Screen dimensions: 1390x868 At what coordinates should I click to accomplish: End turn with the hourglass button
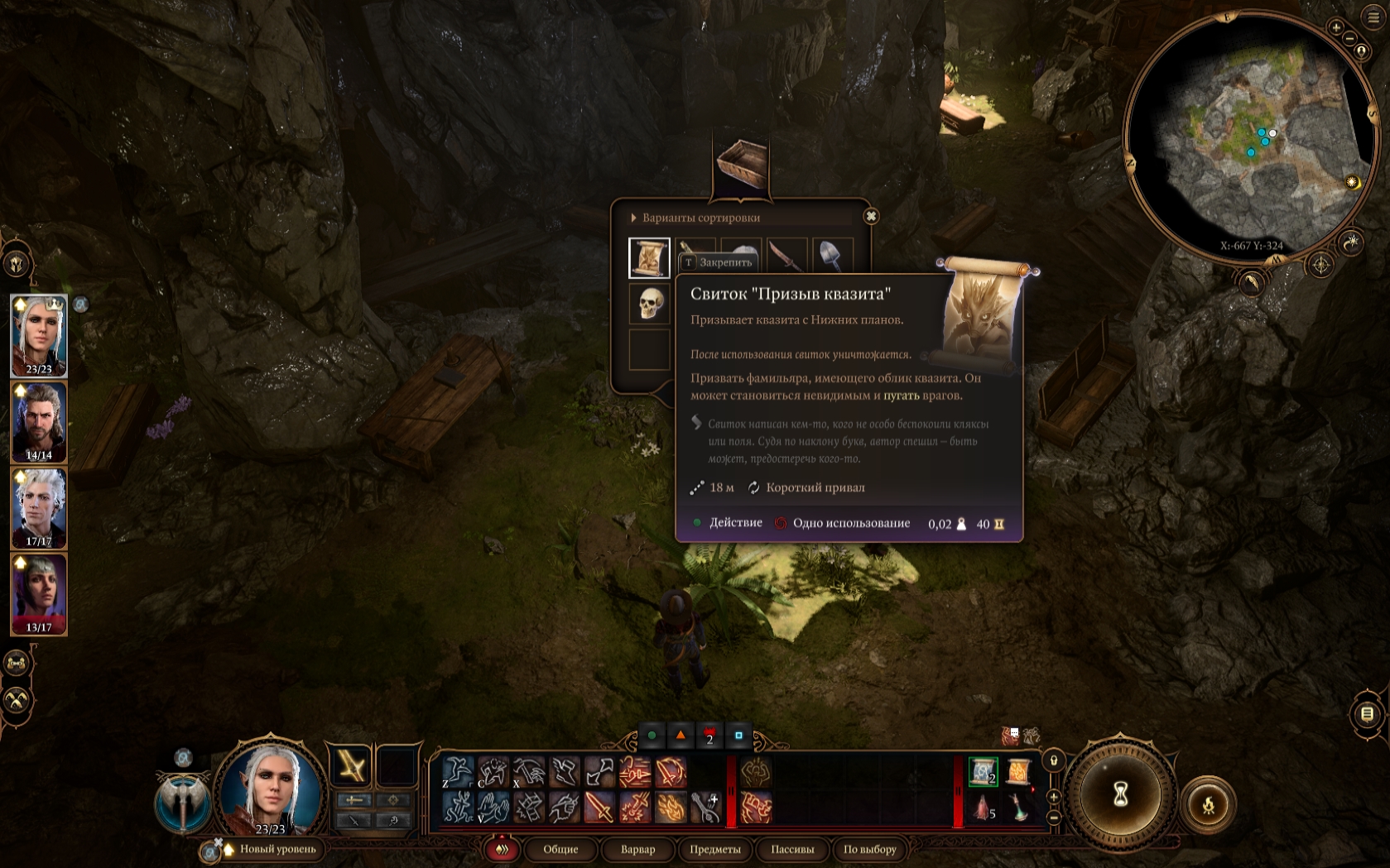1120,795
